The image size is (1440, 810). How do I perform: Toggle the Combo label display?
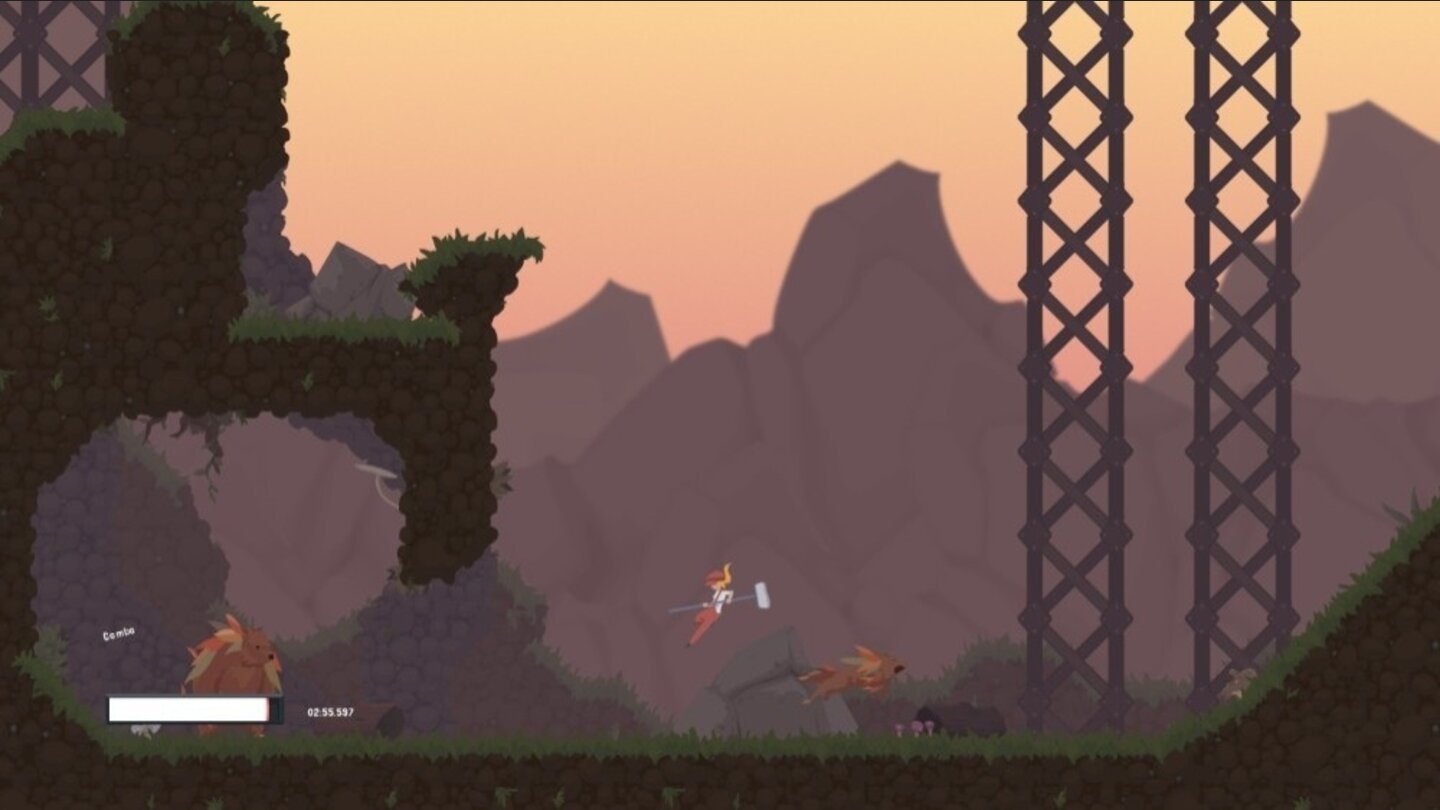click(x=119, y=632)
